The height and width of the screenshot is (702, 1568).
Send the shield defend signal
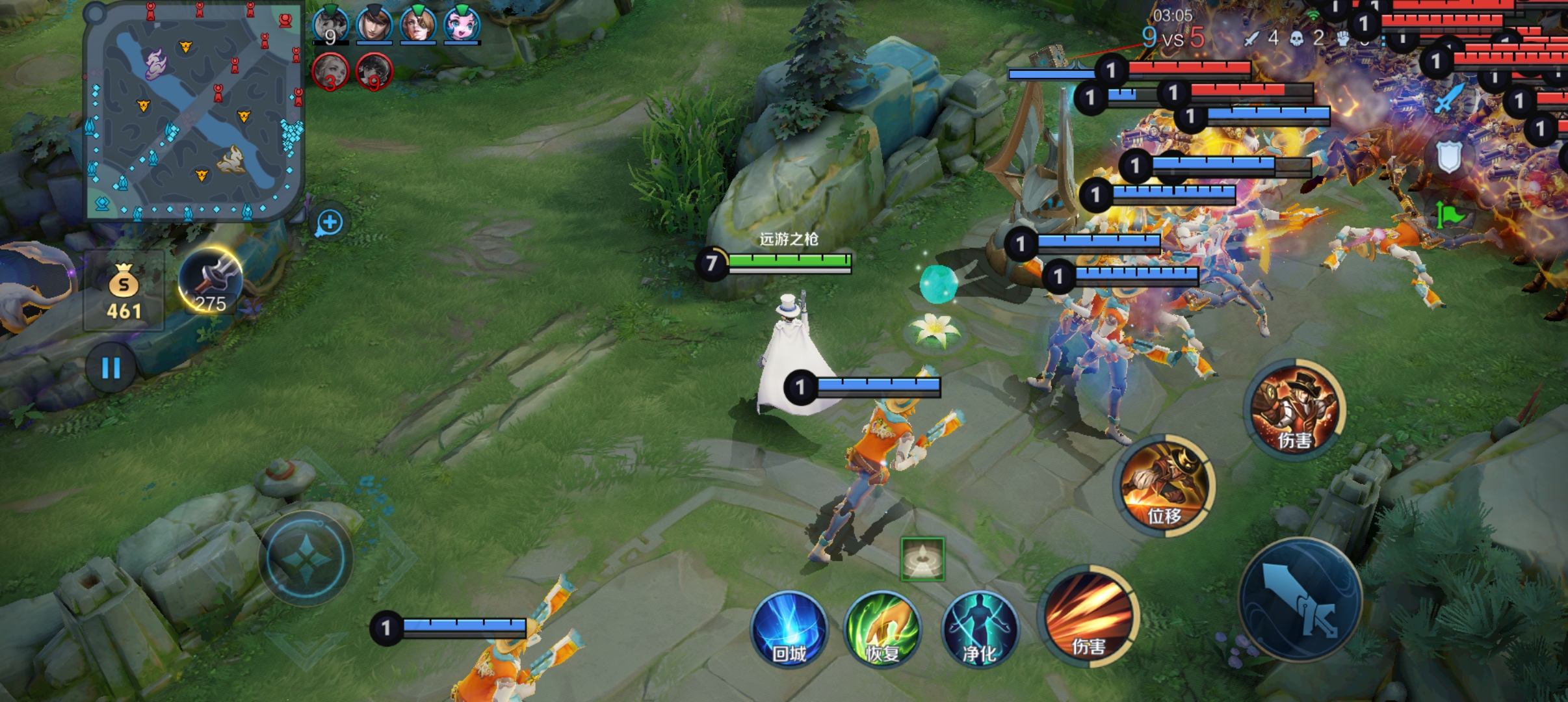tap(1449, 157)
